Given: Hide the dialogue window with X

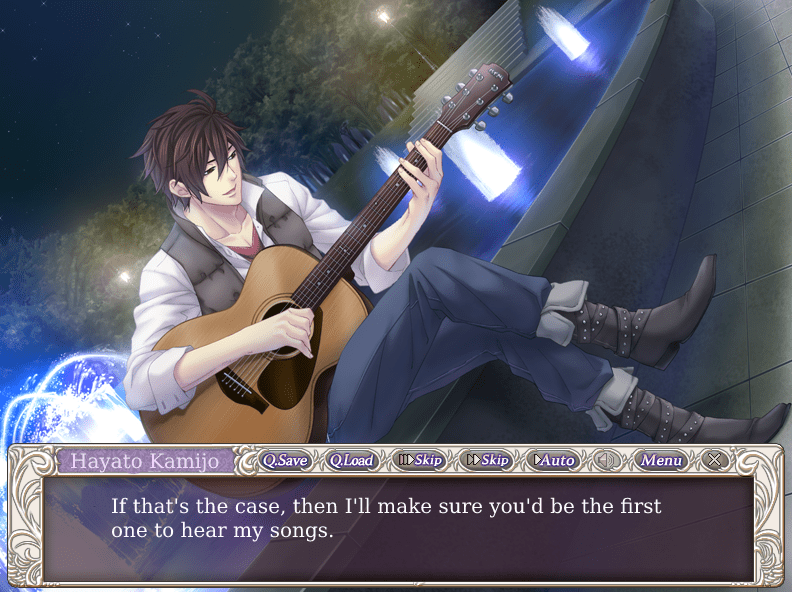Looking at the screenshot, I should pos(713,460).
